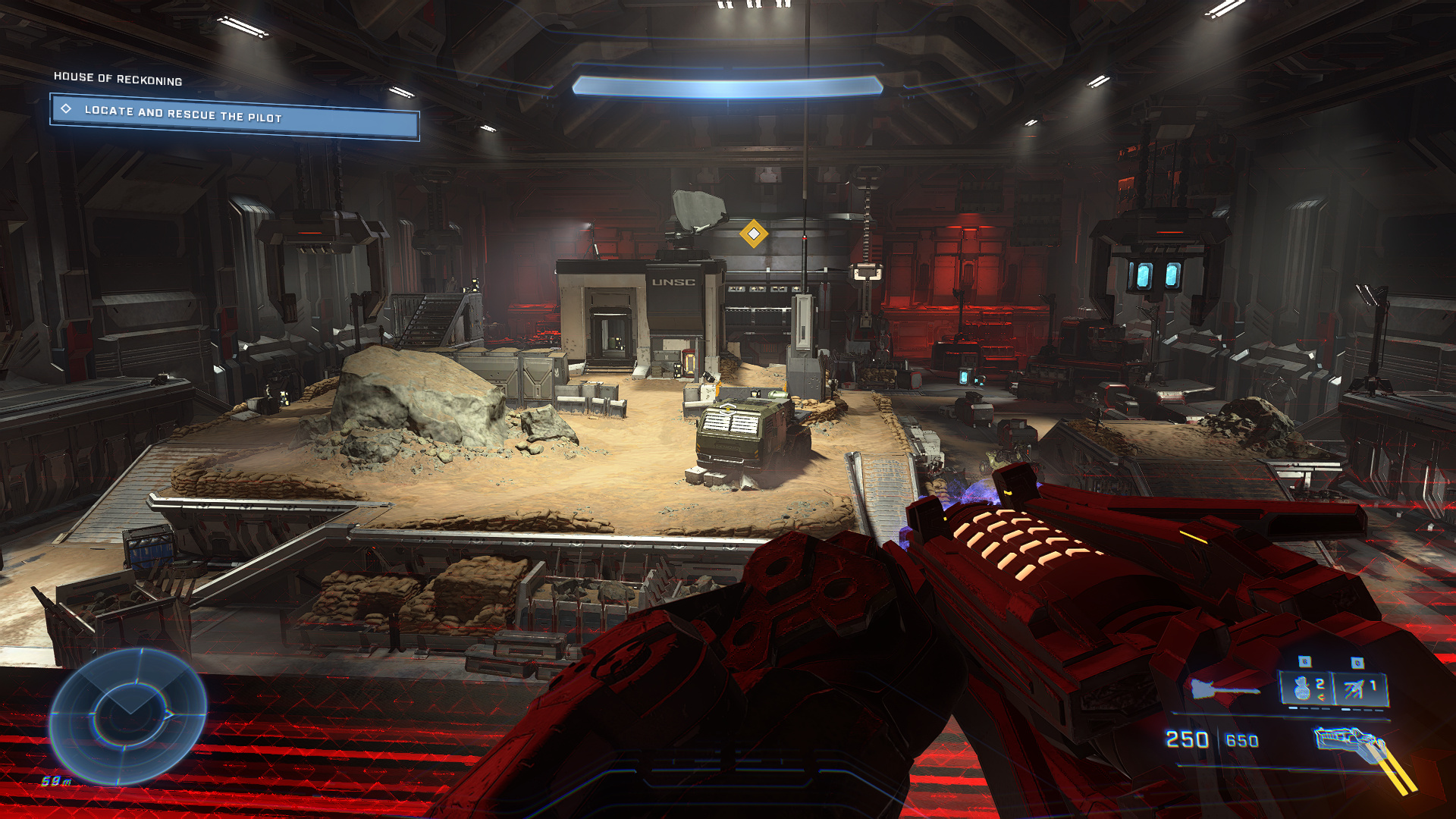Click the circular motion tracker radar

tap(128, 715)
